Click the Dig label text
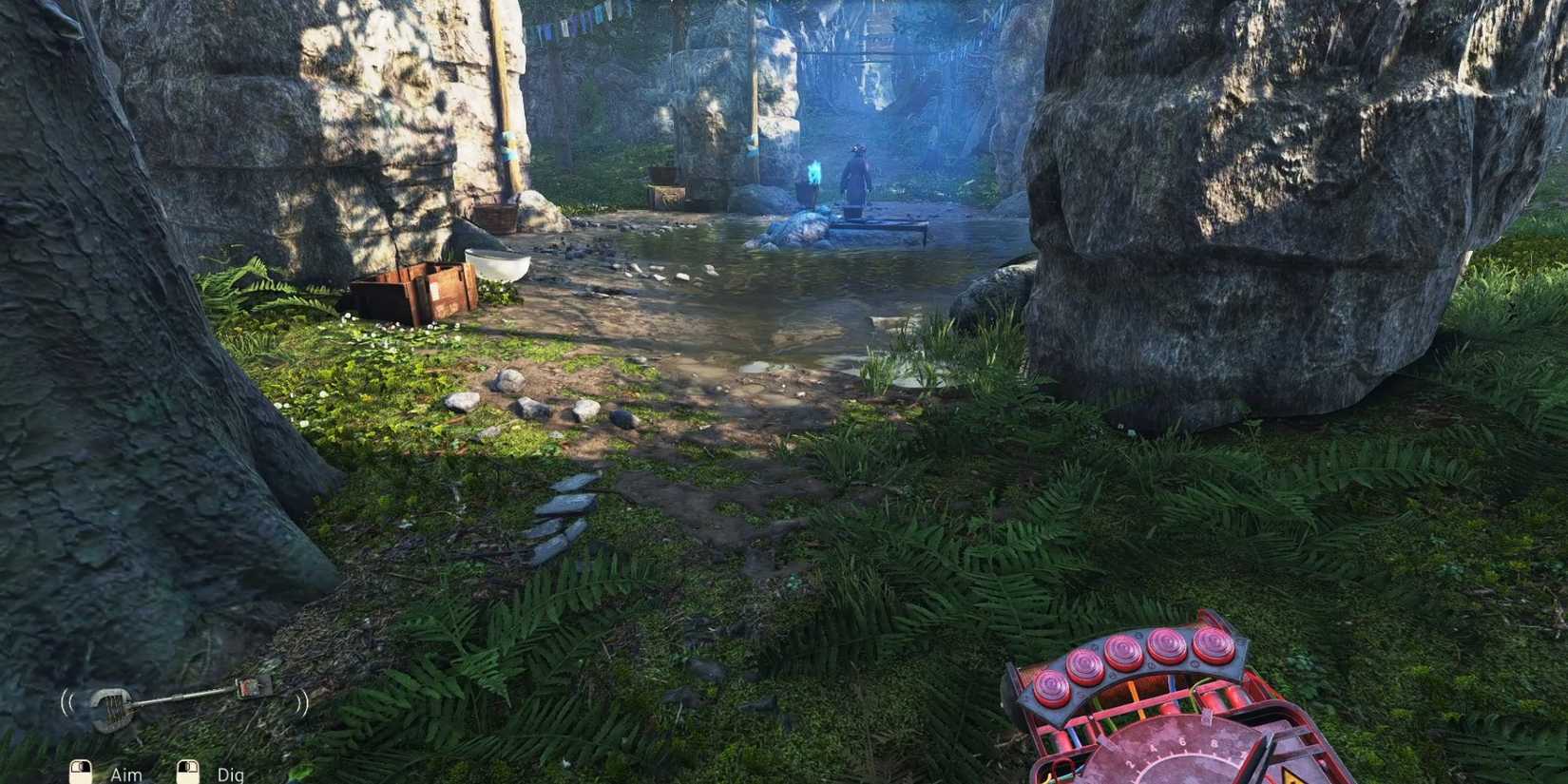 pyautogui.click(x=230, y=774)
